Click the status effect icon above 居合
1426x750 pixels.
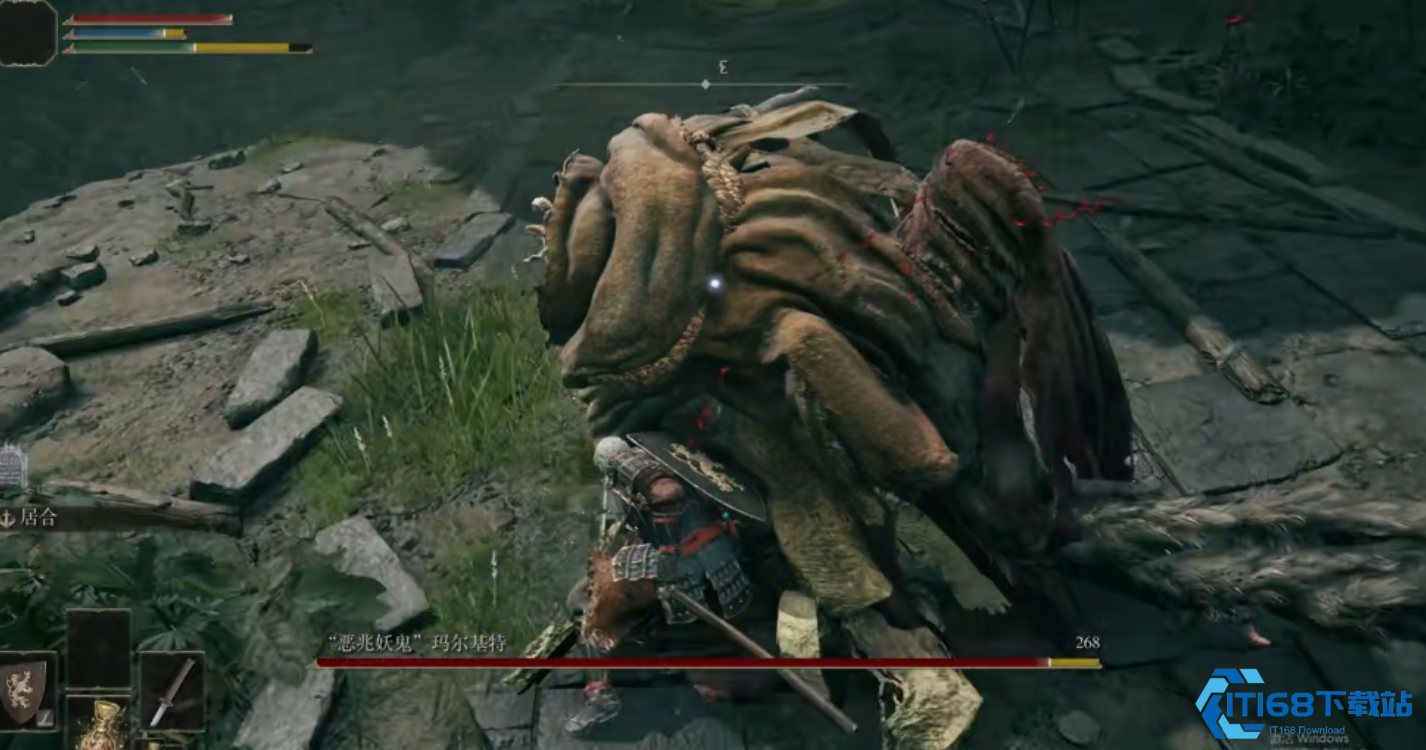[x=11, y=467]
